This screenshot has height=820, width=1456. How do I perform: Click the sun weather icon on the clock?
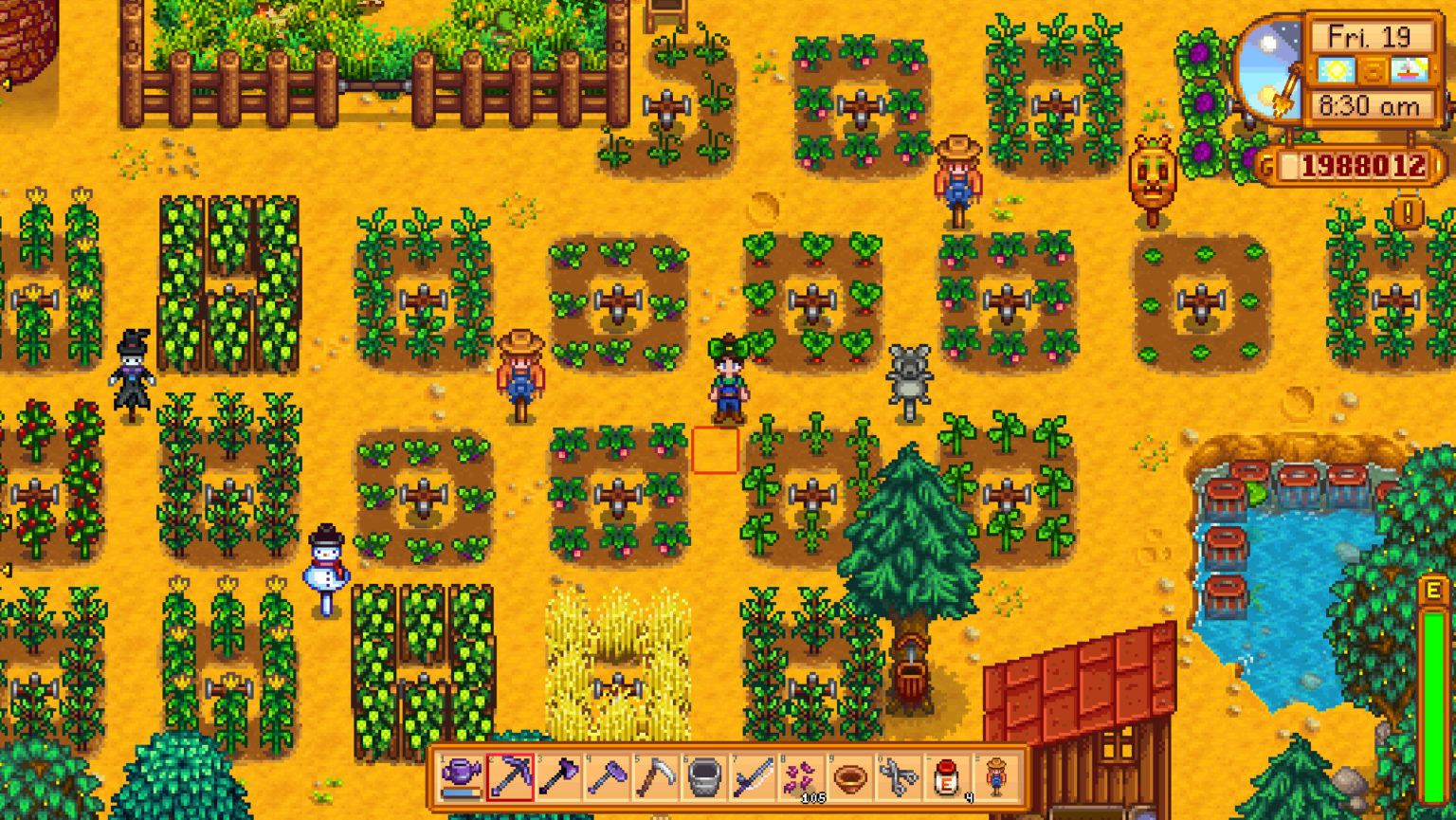tap(1337, 71)
